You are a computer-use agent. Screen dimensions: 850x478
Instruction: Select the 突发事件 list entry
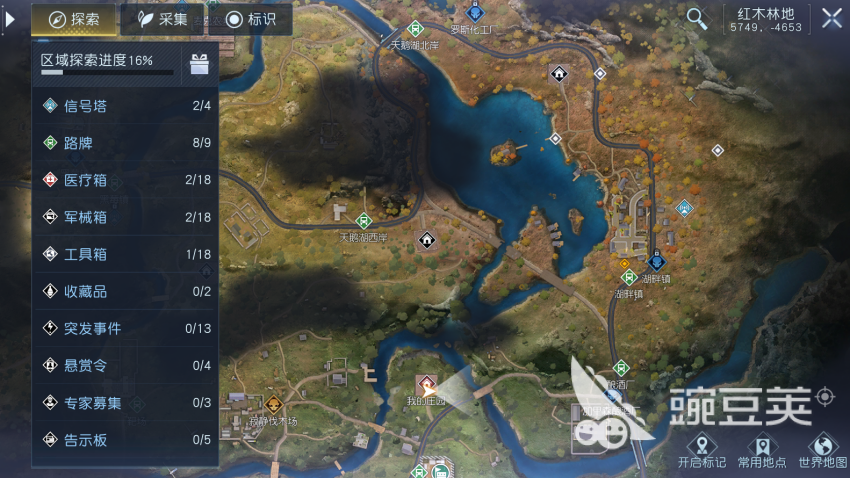(125, 328)
